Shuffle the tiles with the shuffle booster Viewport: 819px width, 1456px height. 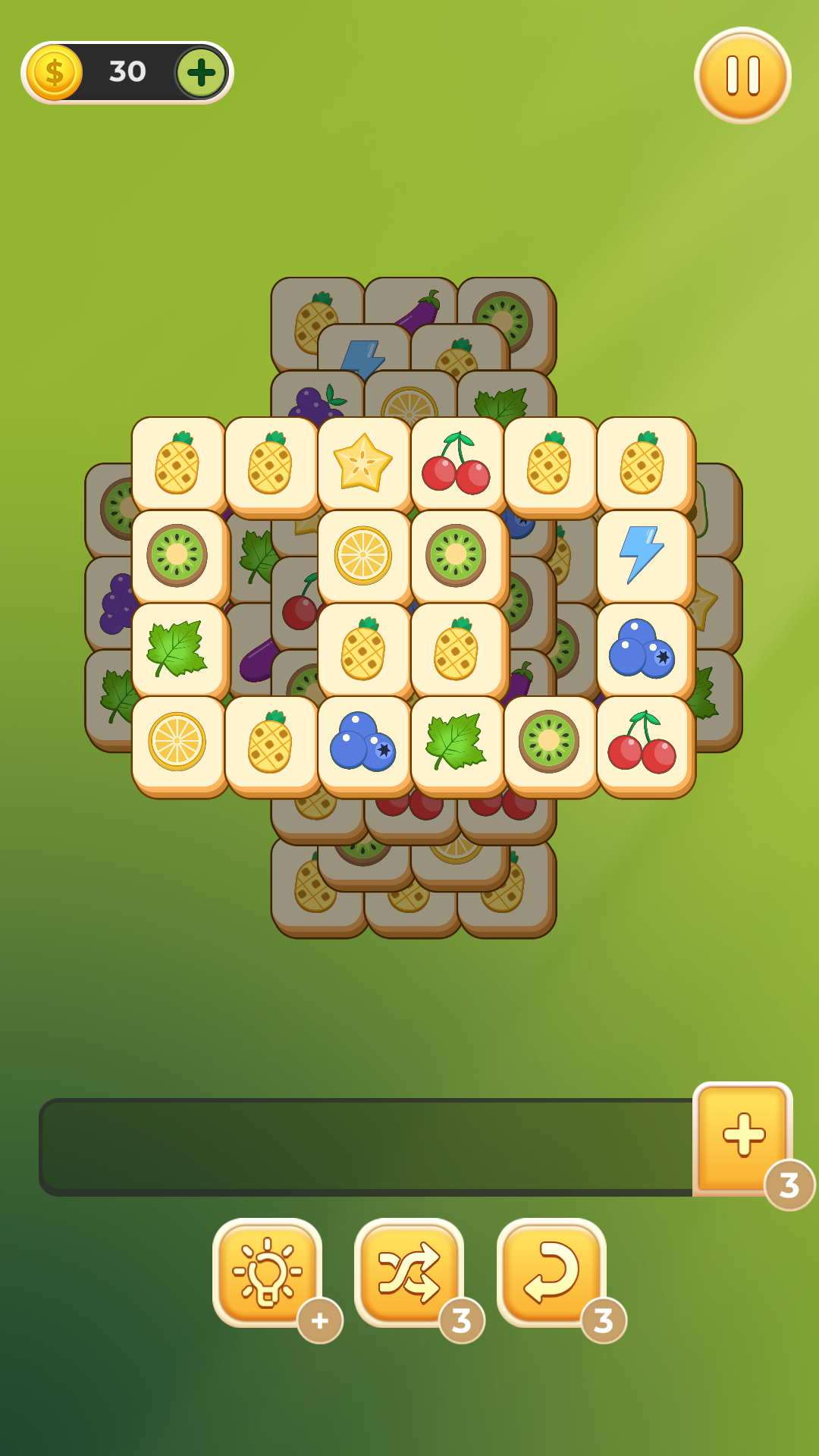coord(409,1272)
